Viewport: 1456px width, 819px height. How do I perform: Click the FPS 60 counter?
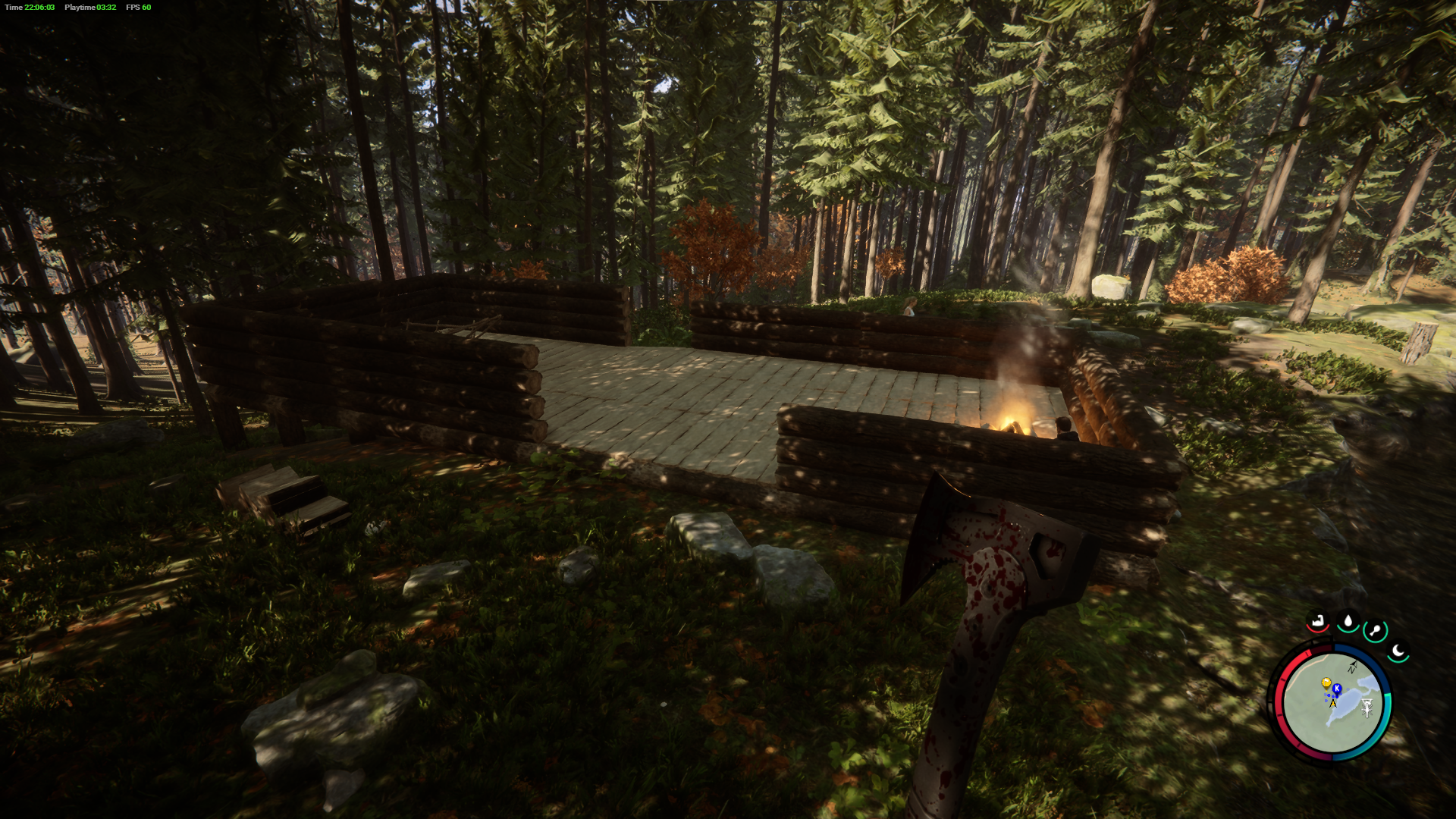coord(136,6)
